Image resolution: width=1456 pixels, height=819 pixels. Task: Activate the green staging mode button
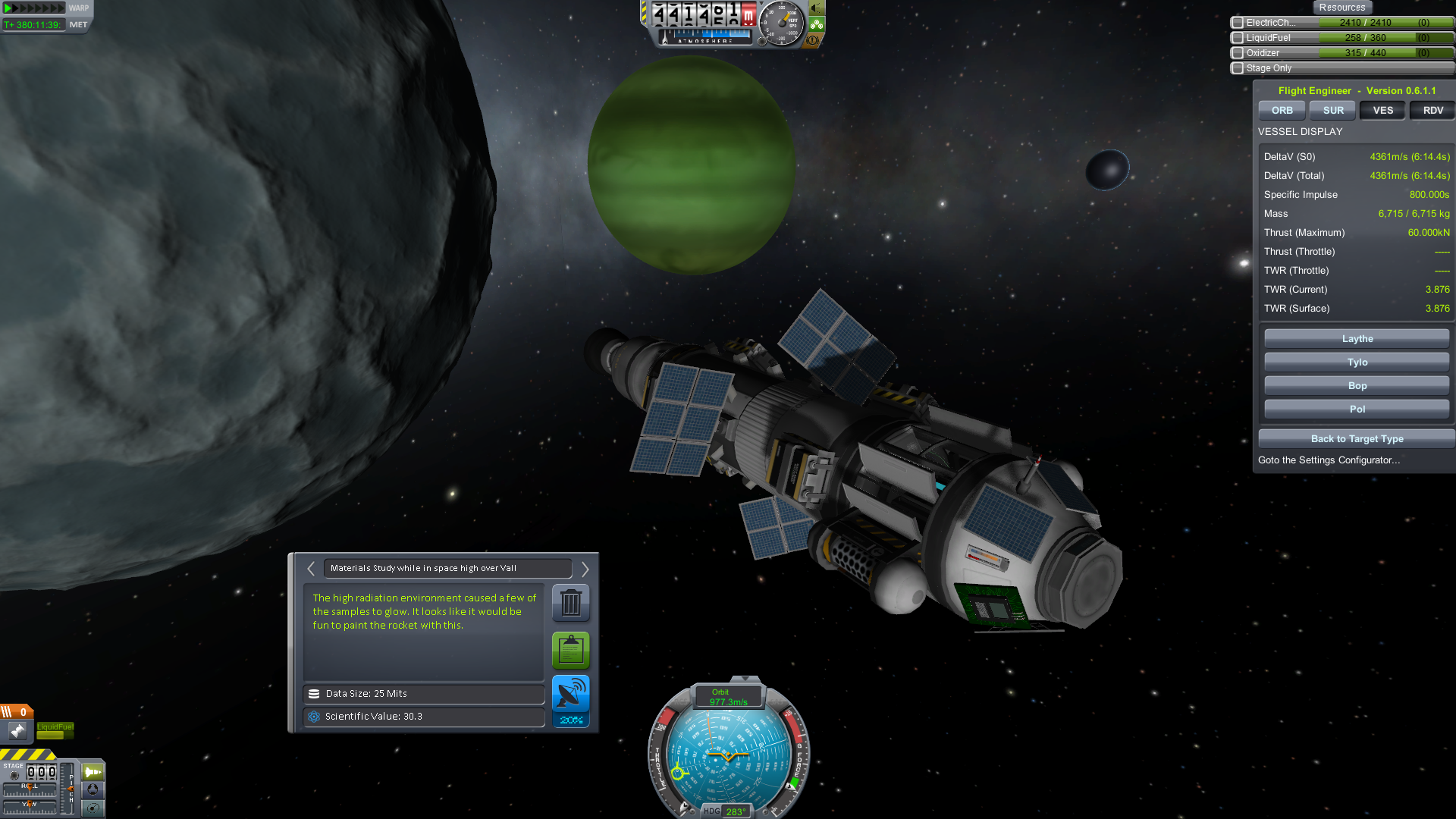(93, 772)
